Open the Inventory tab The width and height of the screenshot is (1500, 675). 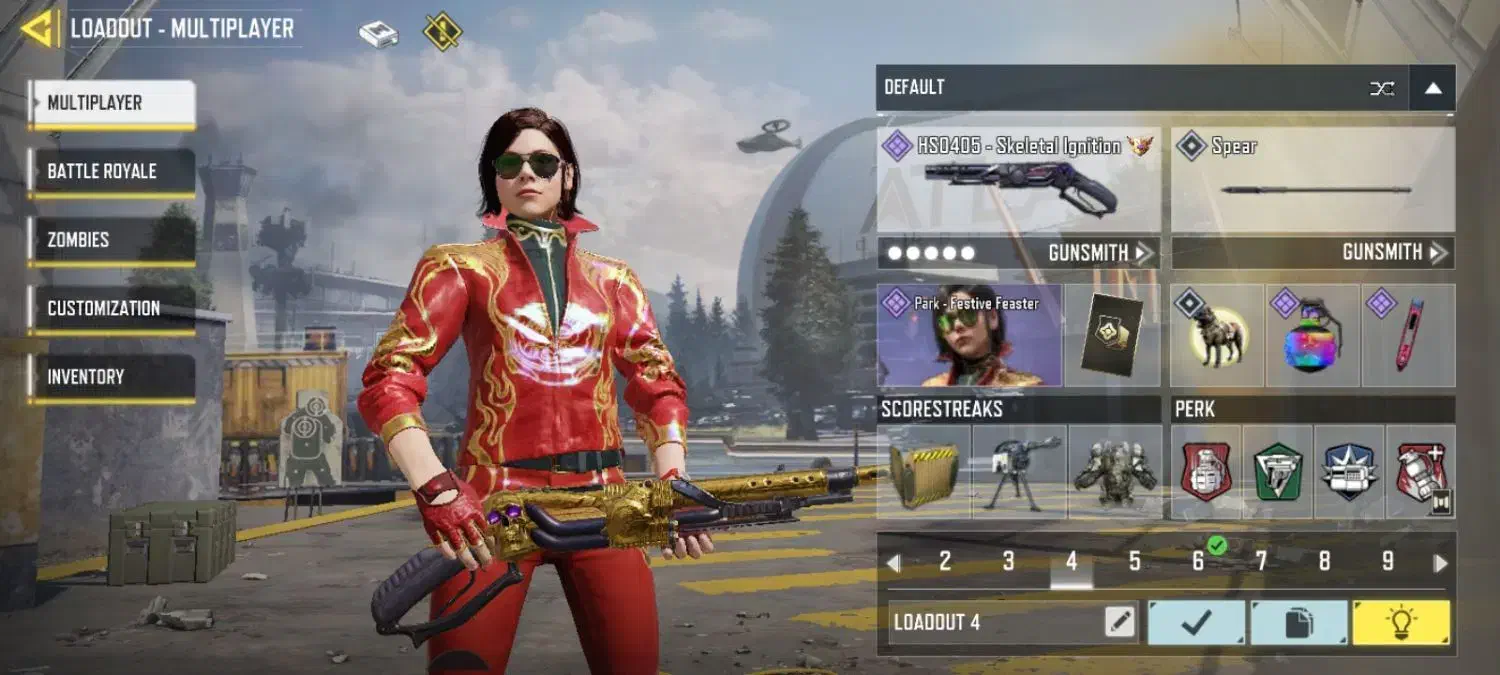click(x=110, y=377)
